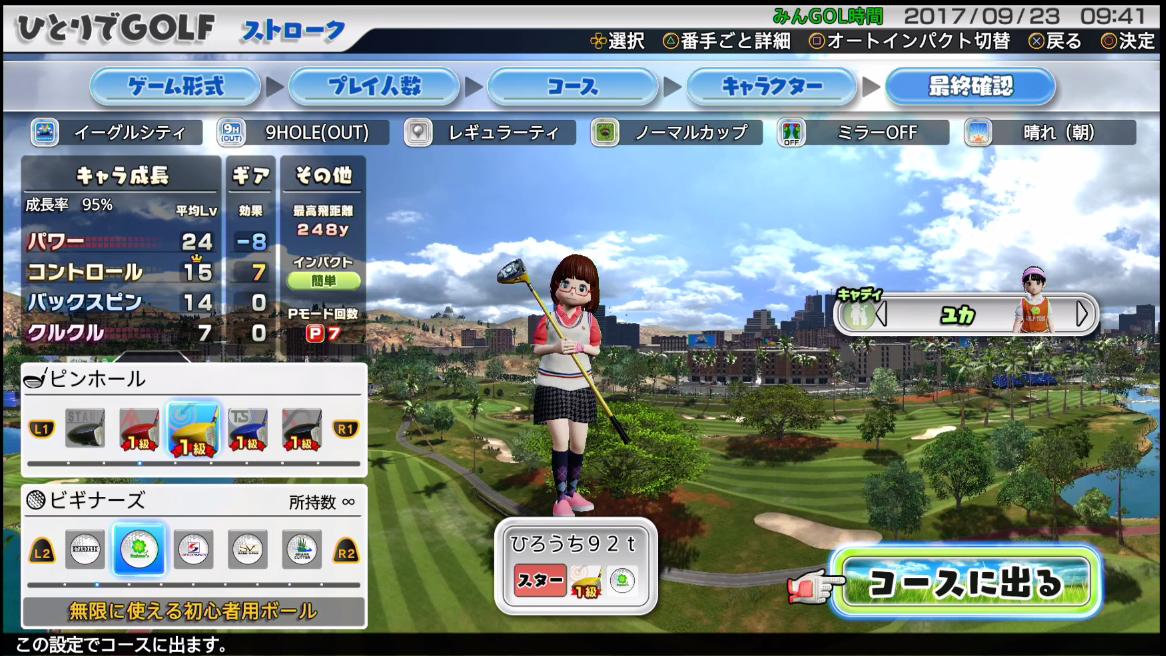Equip the black STAR club without rank badge

click(x=85, y=430)
